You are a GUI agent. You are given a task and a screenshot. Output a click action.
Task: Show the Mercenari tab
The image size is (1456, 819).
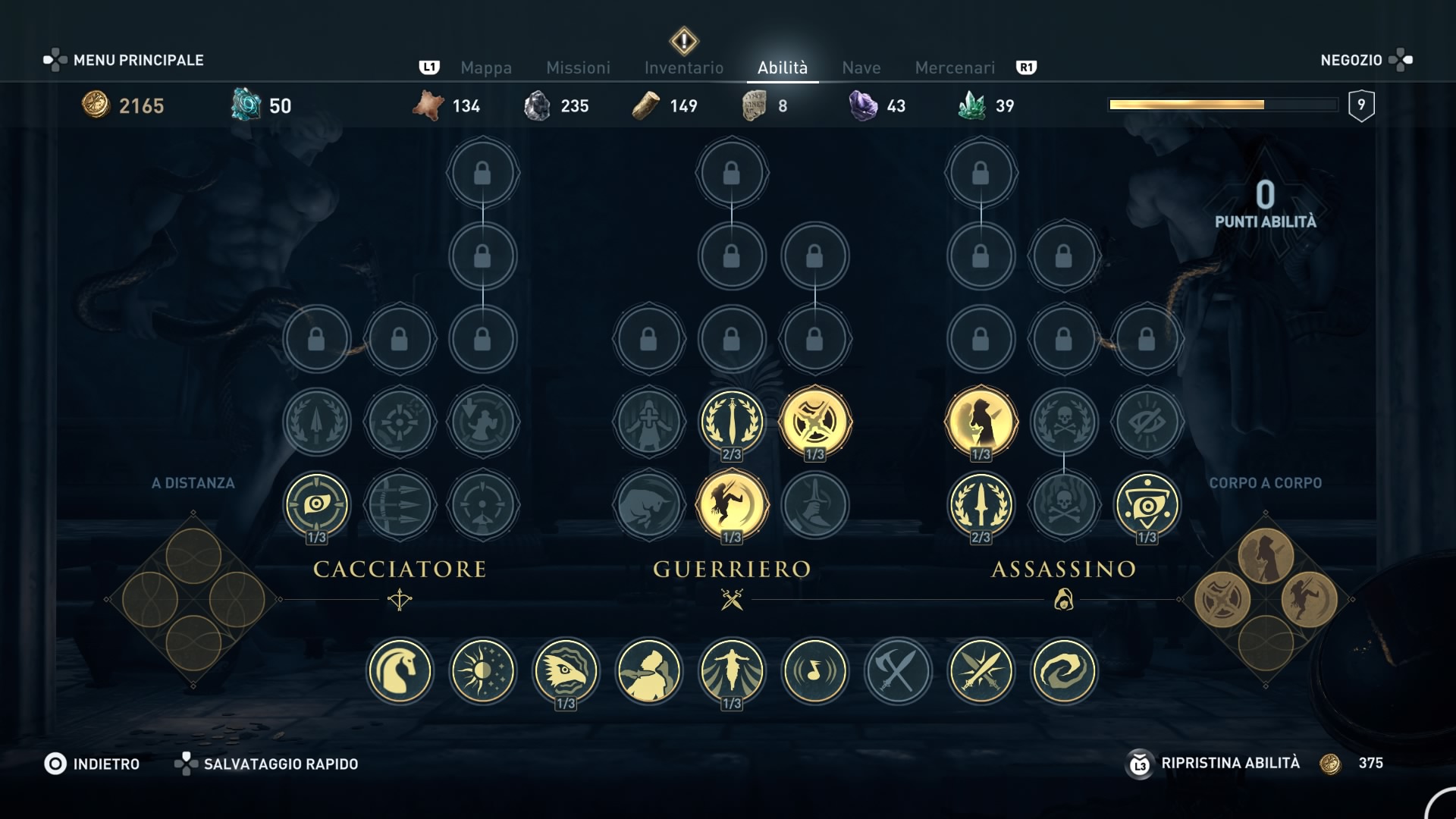point(954,67)
